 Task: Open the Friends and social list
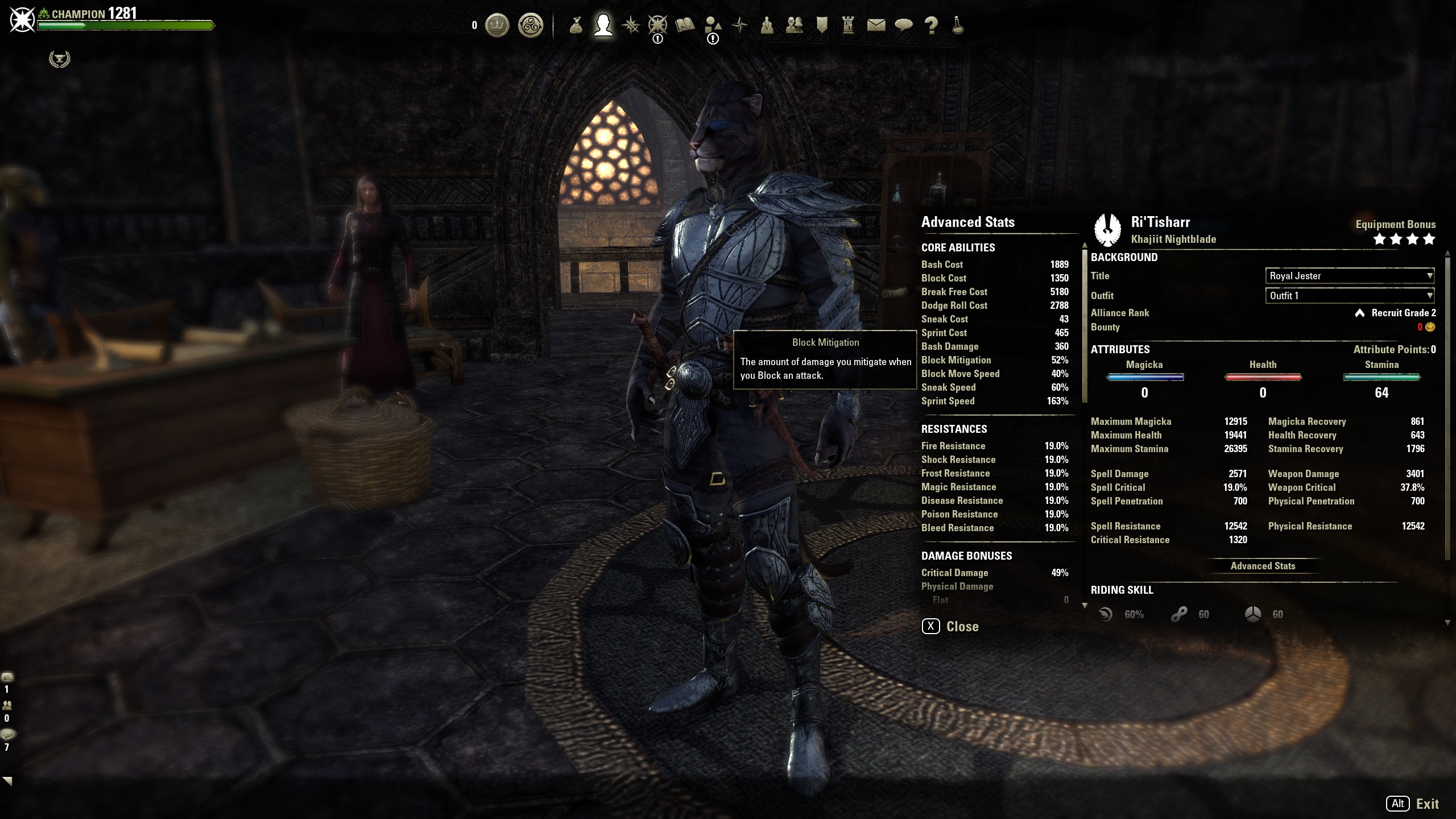coord(795,26)
